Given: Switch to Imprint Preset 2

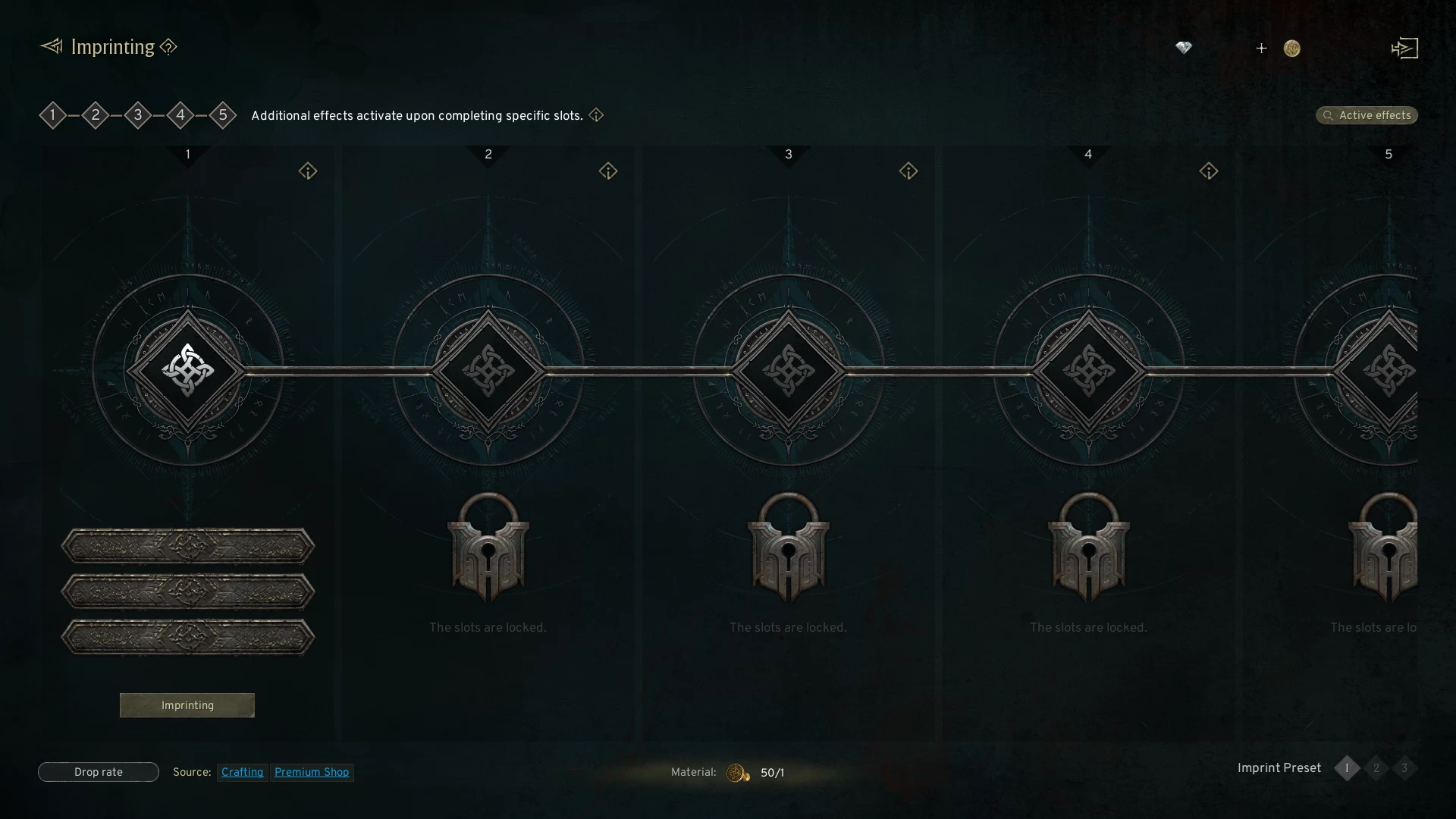Looking at the screenshot, I should [x=1376, y=768].
